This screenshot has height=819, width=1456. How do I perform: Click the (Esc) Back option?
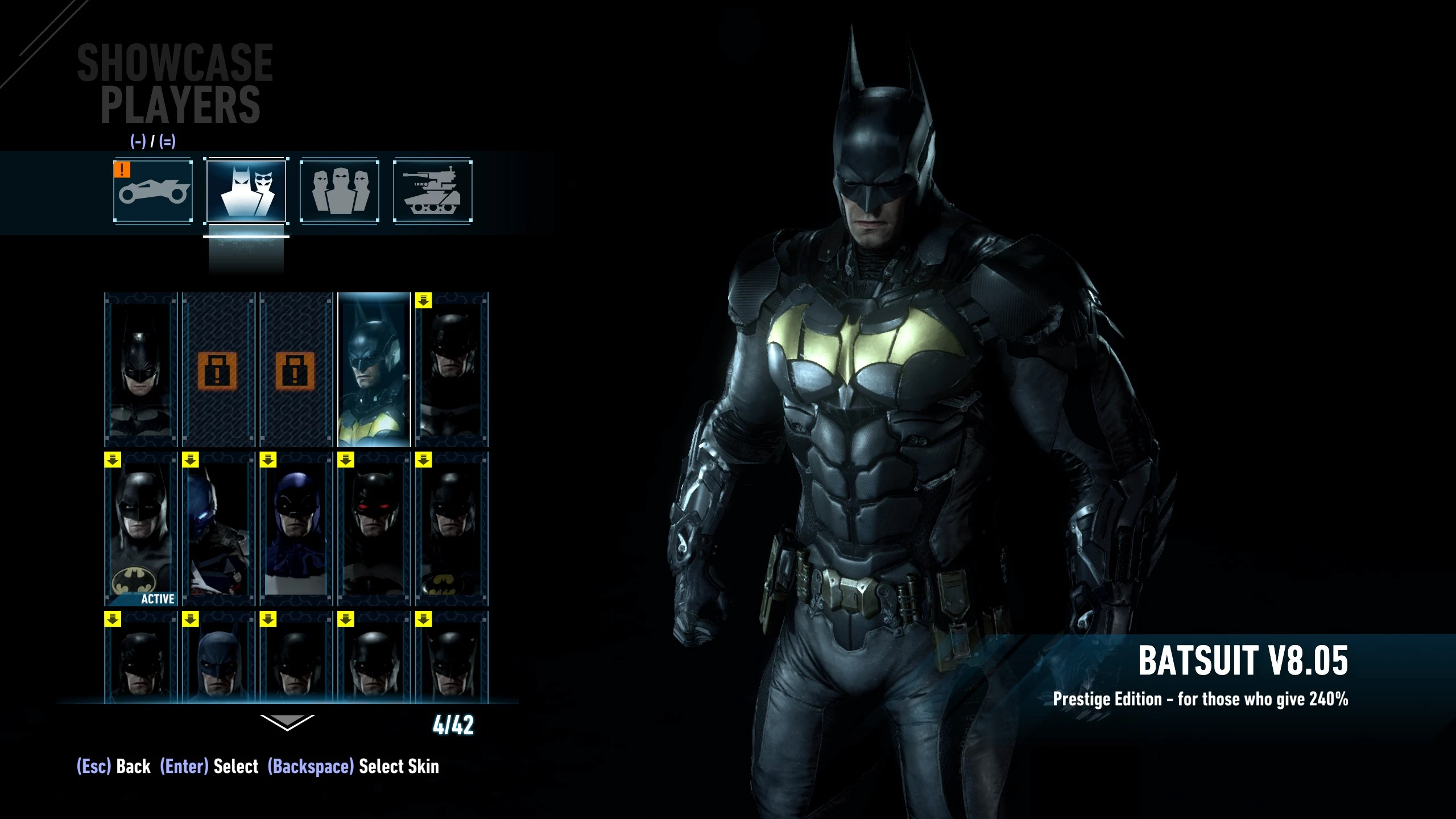(x=112, y=766)
